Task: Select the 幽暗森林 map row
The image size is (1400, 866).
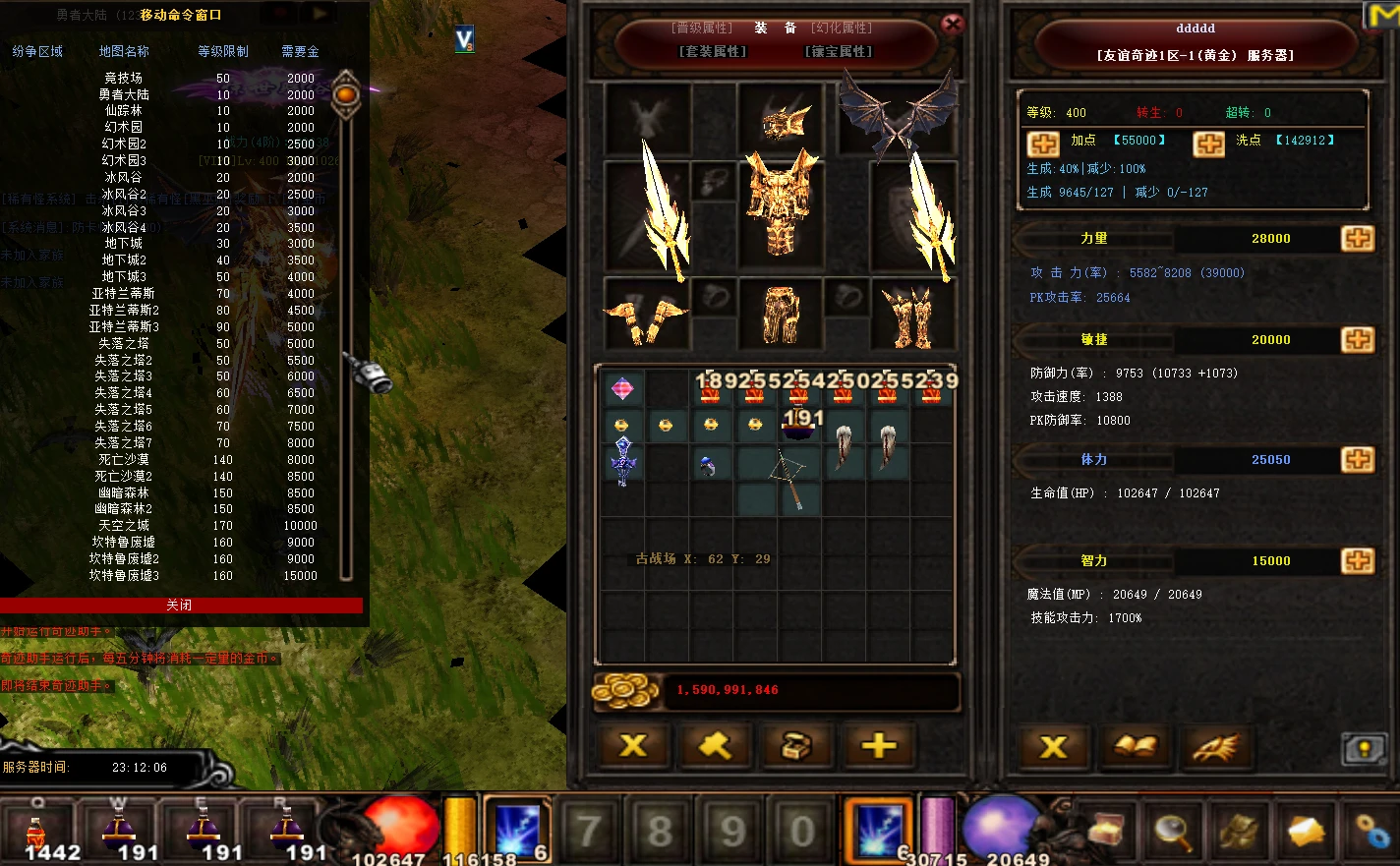Action: coord(124,492)
